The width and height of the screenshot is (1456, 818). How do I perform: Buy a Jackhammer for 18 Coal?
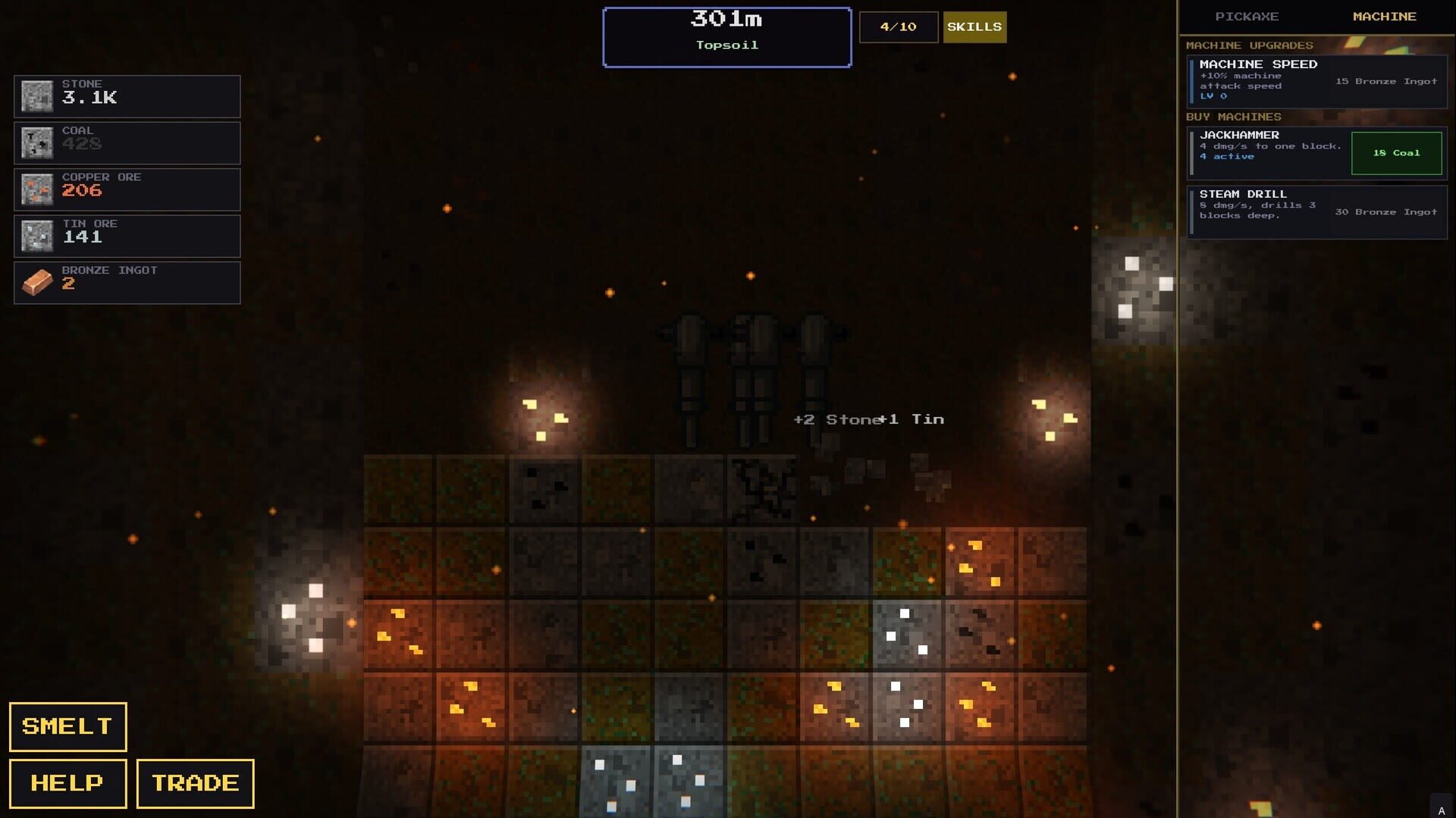click(x=1395, y=152)
